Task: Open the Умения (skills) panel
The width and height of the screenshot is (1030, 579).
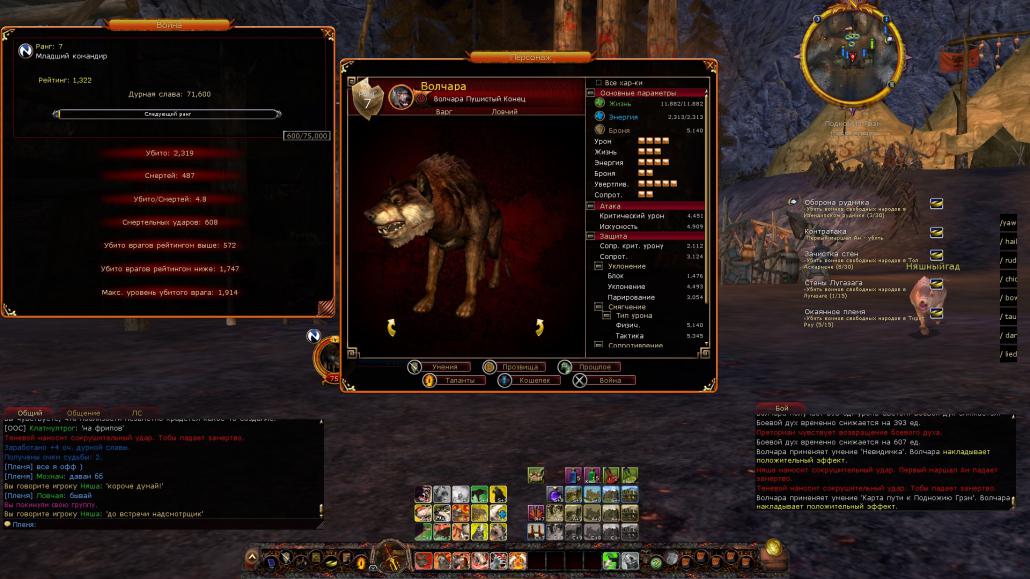Action: click(x=438, y=367)
